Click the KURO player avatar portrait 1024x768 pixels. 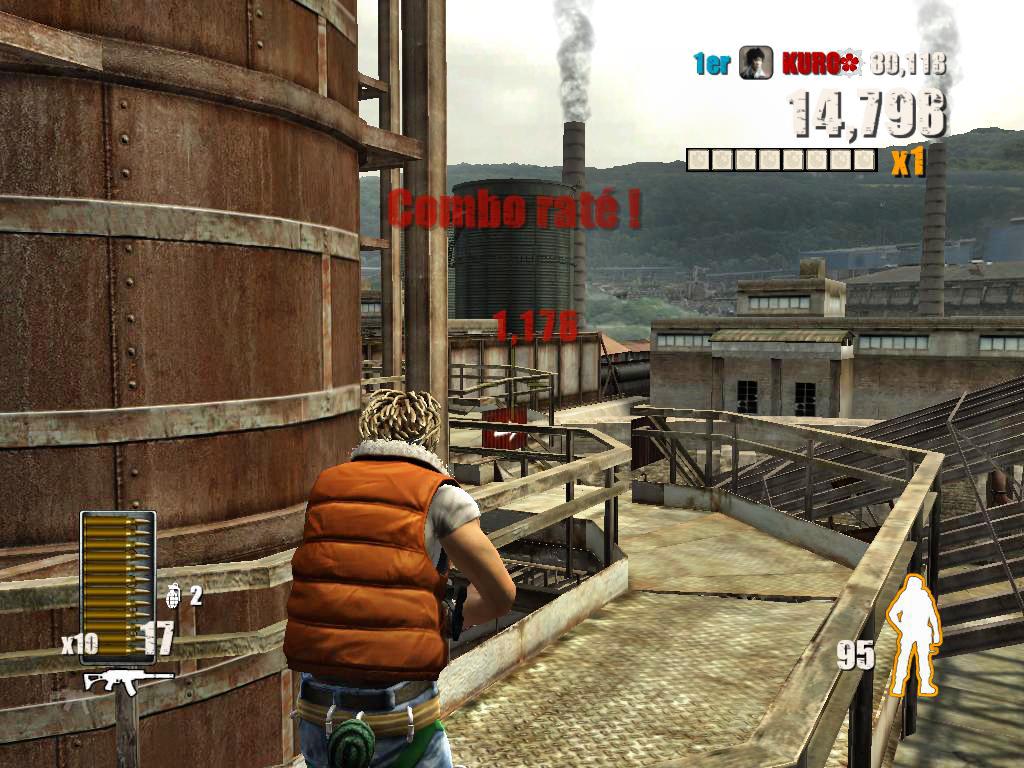(x=756, y=64)
